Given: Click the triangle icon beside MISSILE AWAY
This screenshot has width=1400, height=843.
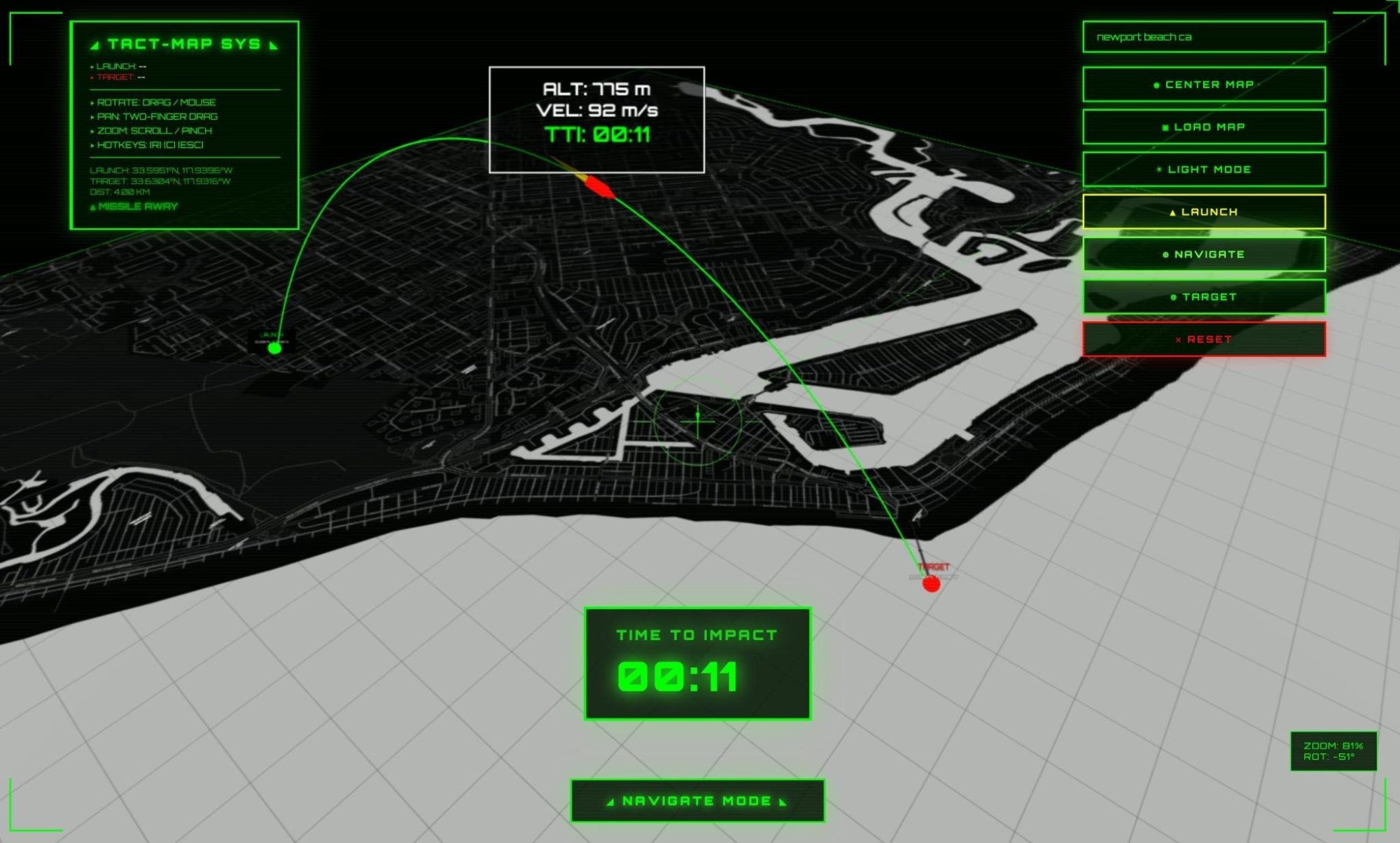Looking at the screenshot, I should click(x=93, y=207).
